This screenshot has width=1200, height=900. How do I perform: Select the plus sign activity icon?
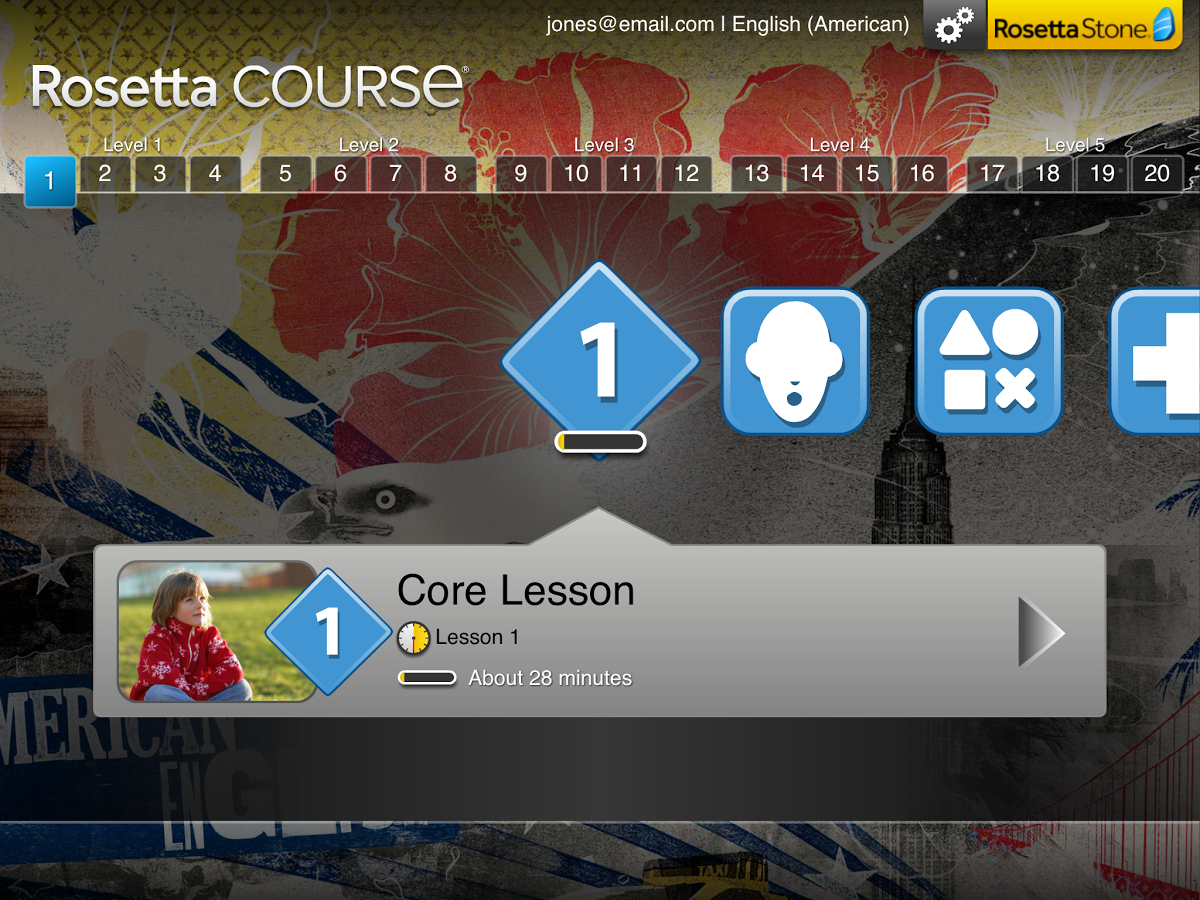tap(1160, 362)
